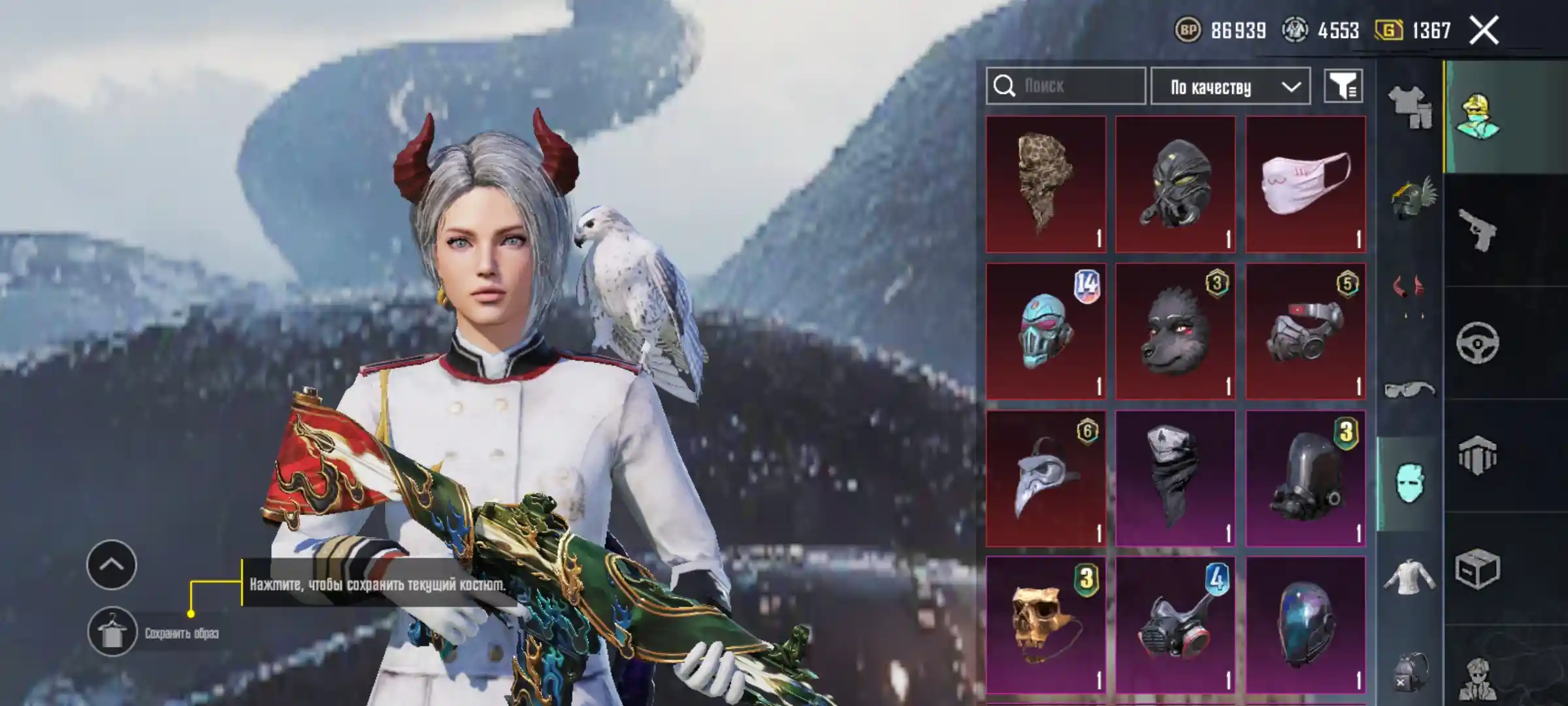Switch to the pistol weapons tab
Screen dimensions: 1568x706
pos(1478,230)
